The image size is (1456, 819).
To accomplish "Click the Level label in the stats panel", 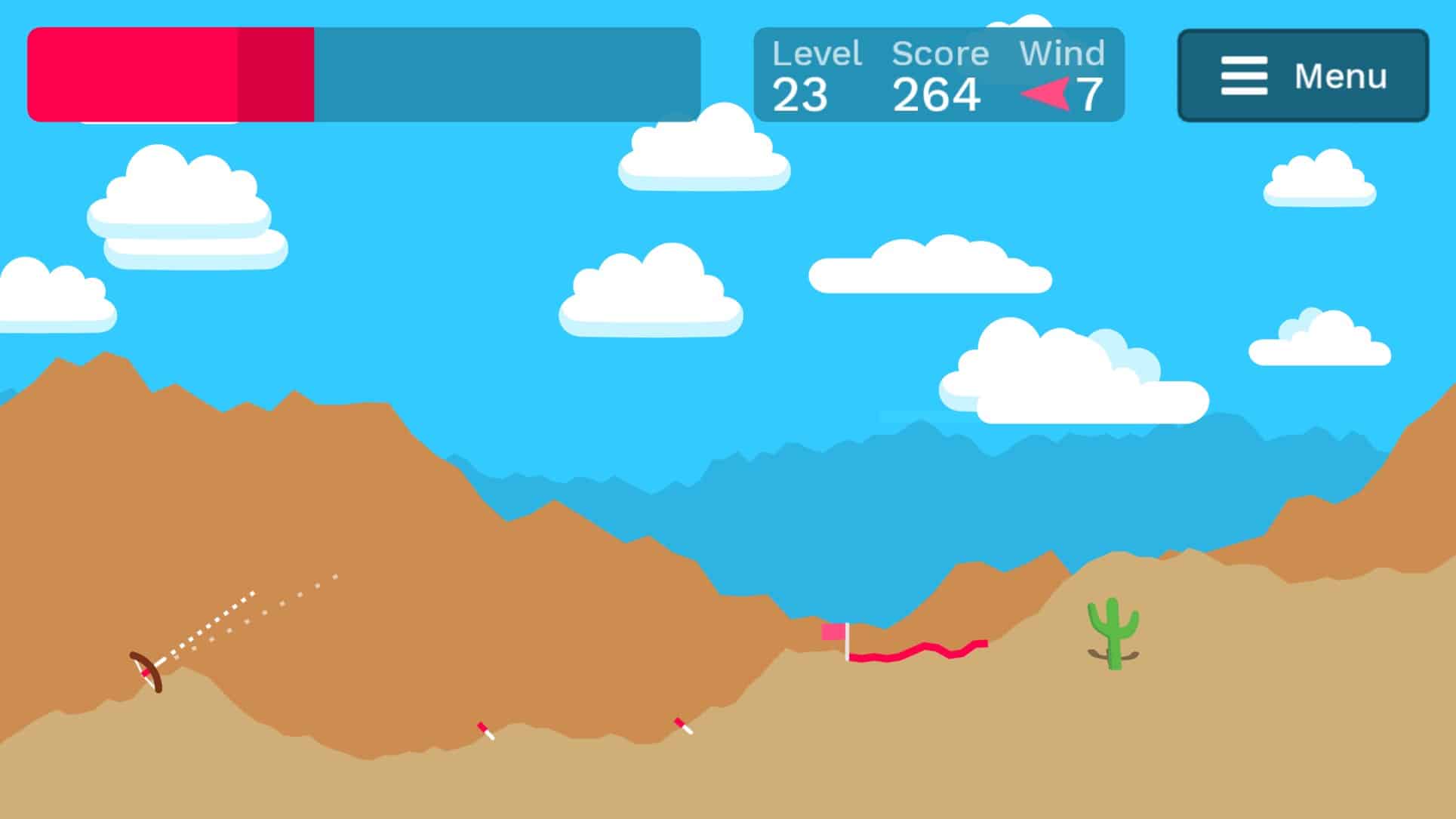I will pyautogui.click(x=817, y=53).
